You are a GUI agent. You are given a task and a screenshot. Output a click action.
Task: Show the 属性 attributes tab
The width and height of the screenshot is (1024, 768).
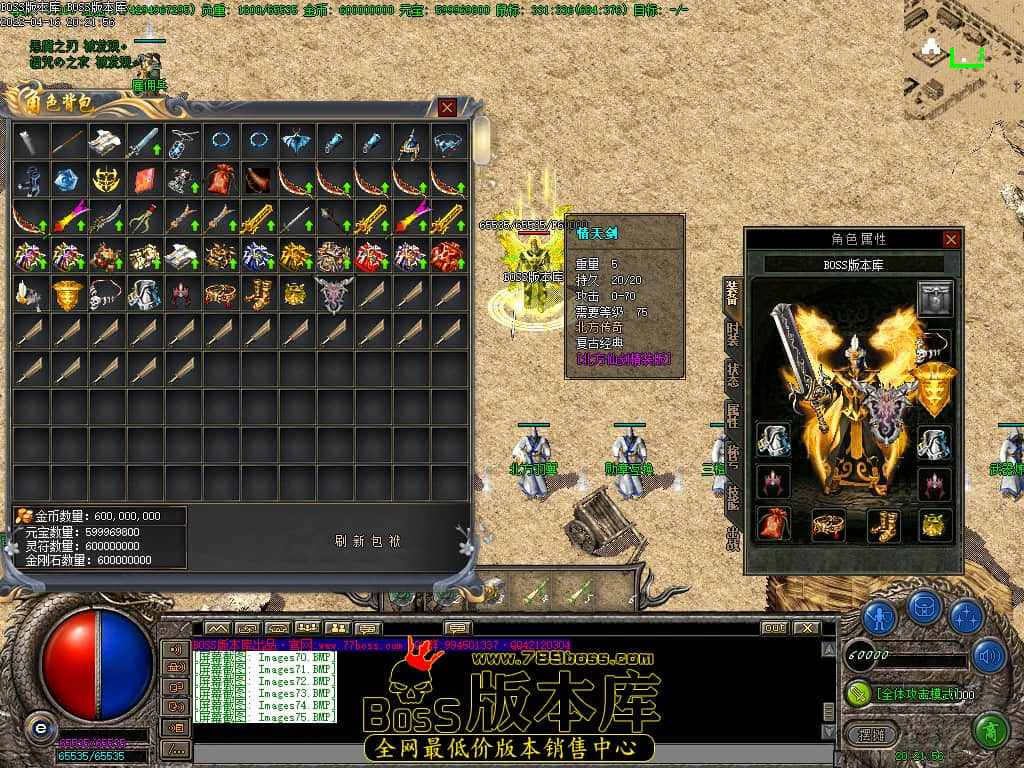tap(733, 417)
